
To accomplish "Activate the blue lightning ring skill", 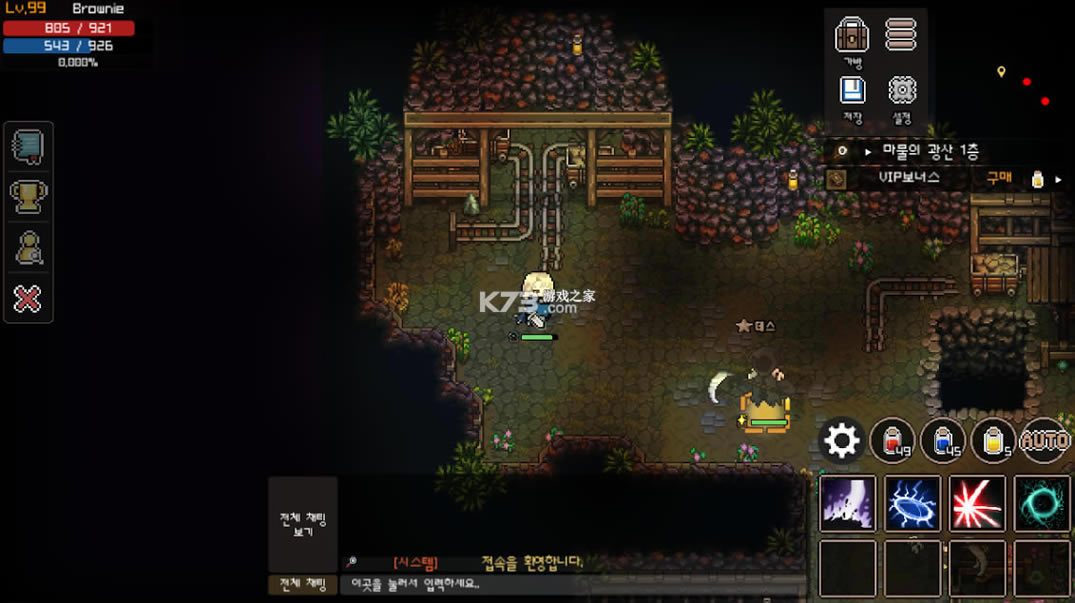I will click(x=912, y=503).
